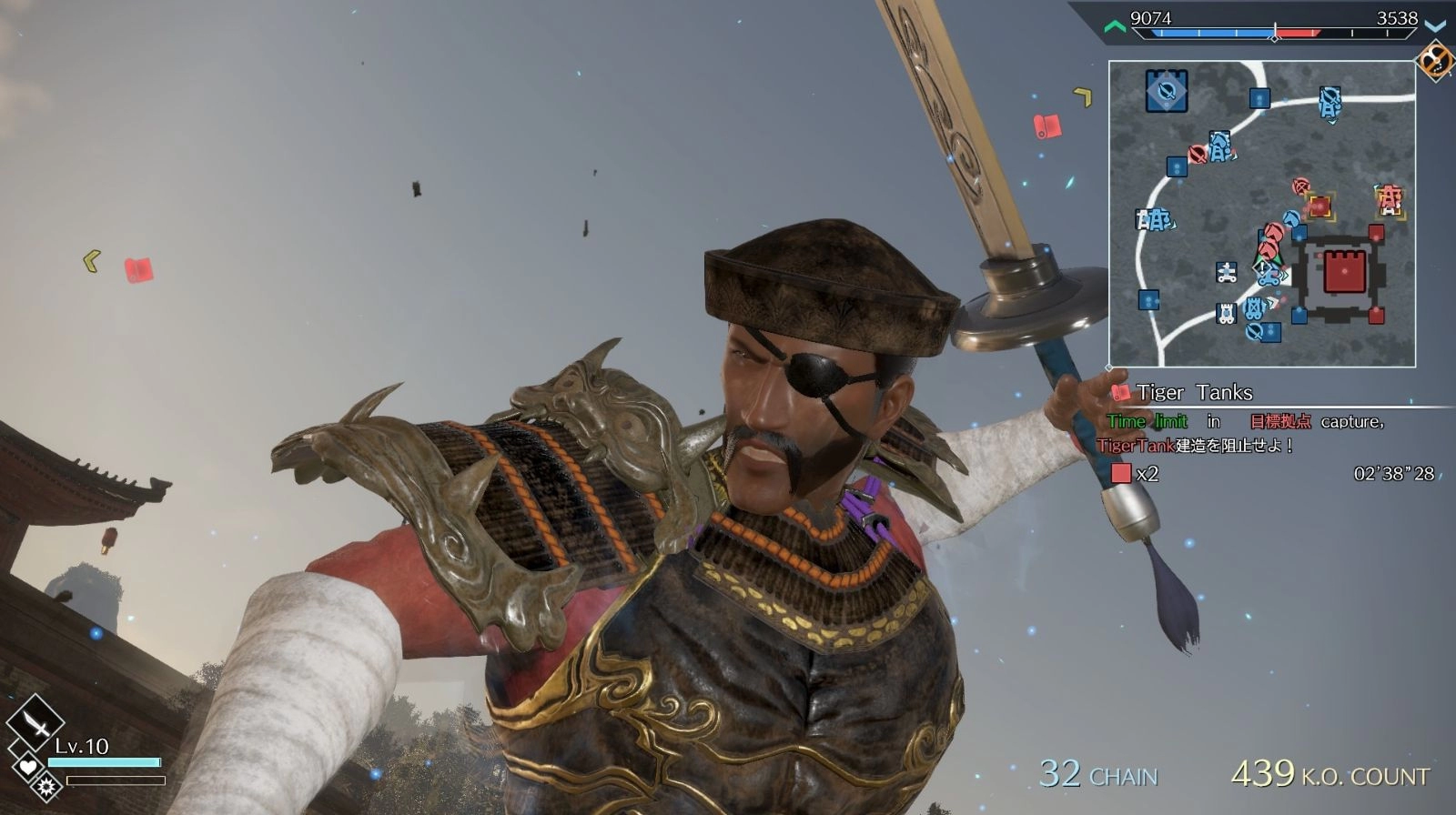Select the red siege tower marker on the minimap
Screen dimensions: 1456x815
pos(1389,197)
